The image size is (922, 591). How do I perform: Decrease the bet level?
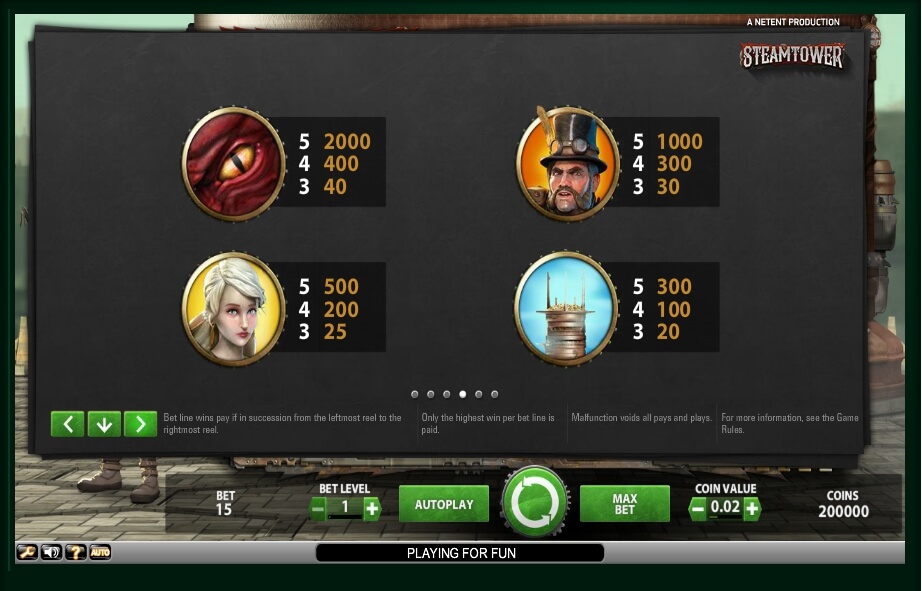point(319,508)
